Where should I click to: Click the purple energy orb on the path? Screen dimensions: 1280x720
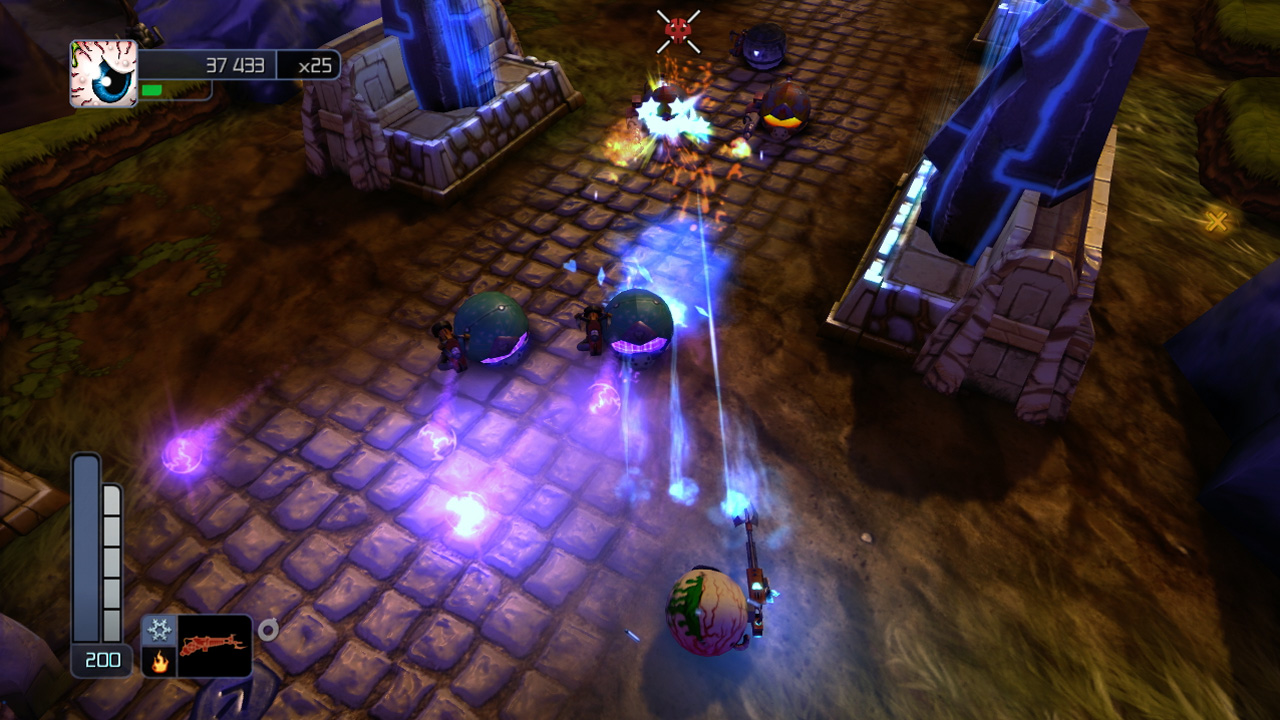183,452
